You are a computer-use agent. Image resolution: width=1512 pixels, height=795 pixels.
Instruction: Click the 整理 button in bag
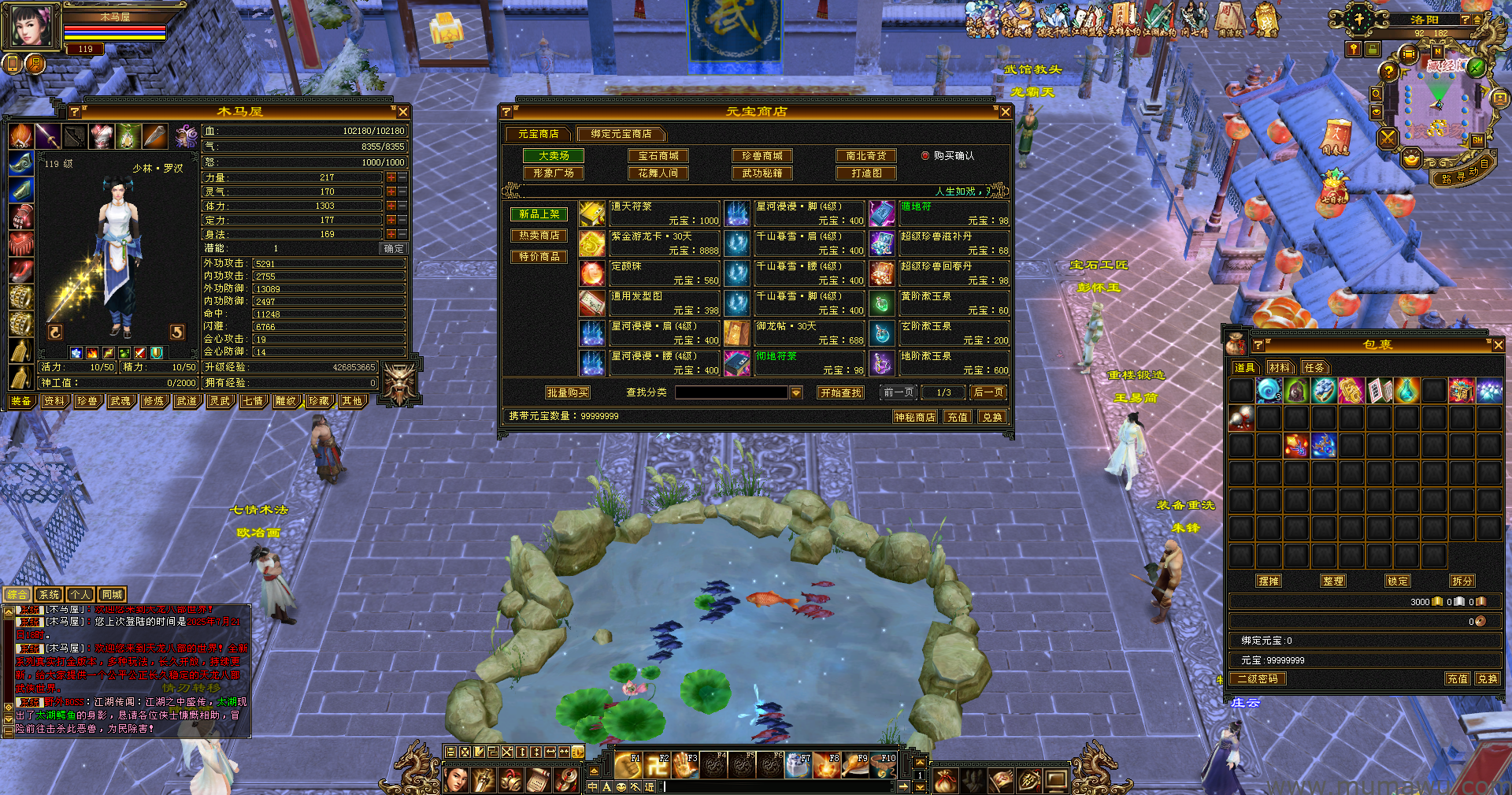click(x=1333, y=581)
